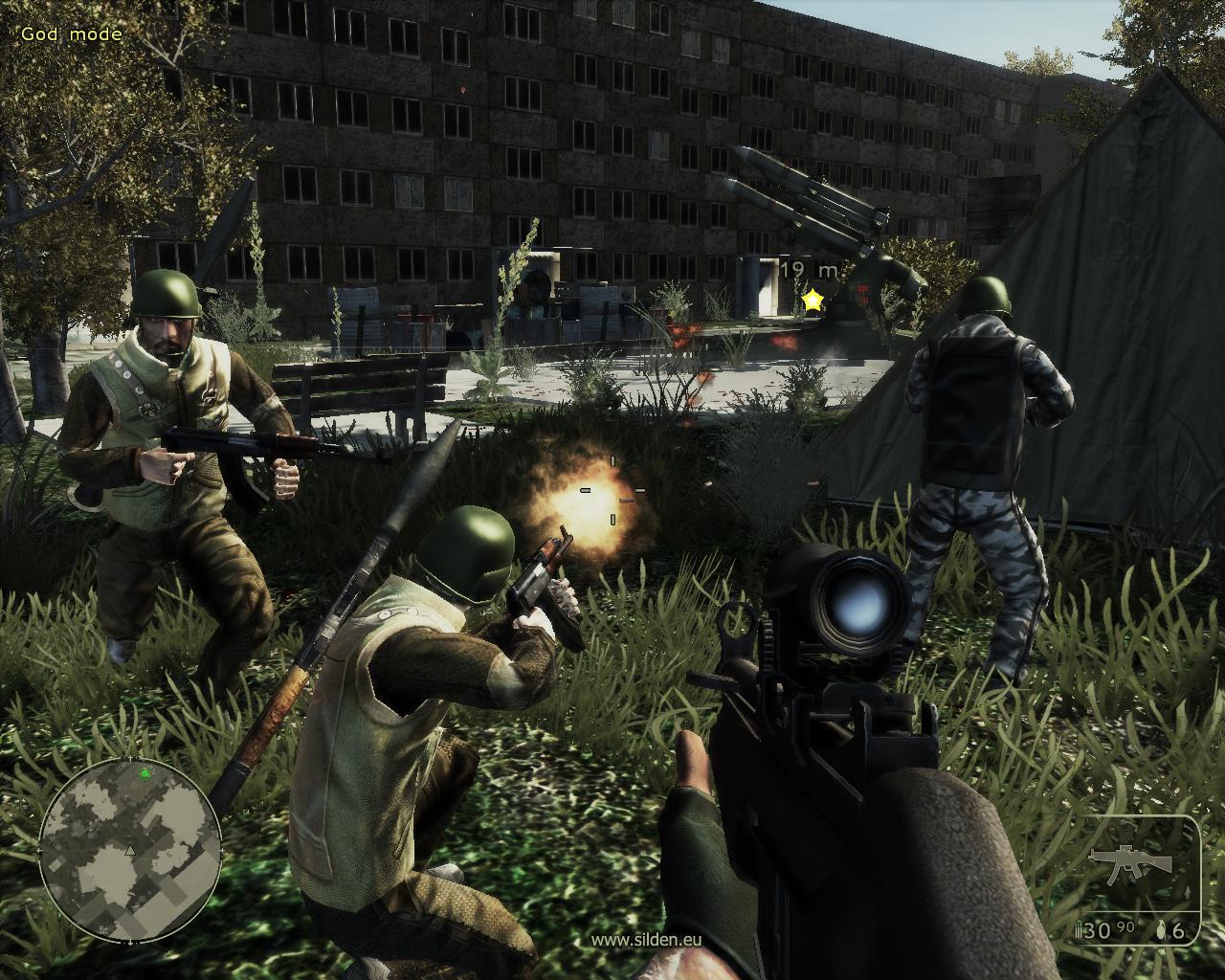Image resolution: width=1225 pixels, height=980 pixels.
Task: Click the circular minimap
Action: point(131,850)
